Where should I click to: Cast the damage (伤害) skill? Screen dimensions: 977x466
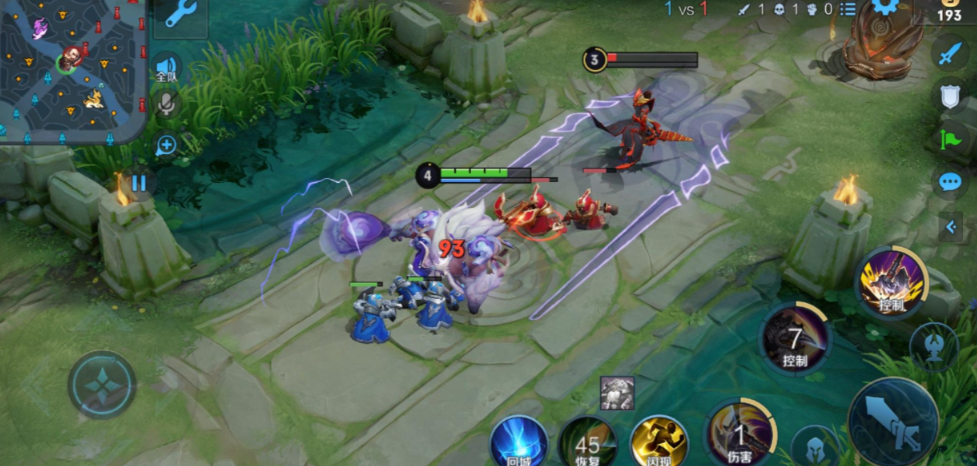(738, 434)
